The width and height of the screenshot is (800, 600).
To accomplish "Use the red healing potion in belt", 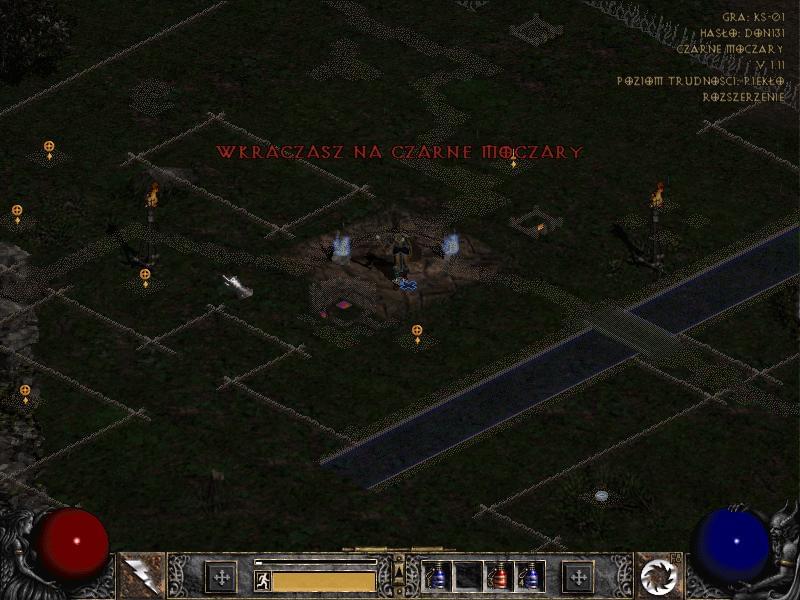I will point(498,576).
